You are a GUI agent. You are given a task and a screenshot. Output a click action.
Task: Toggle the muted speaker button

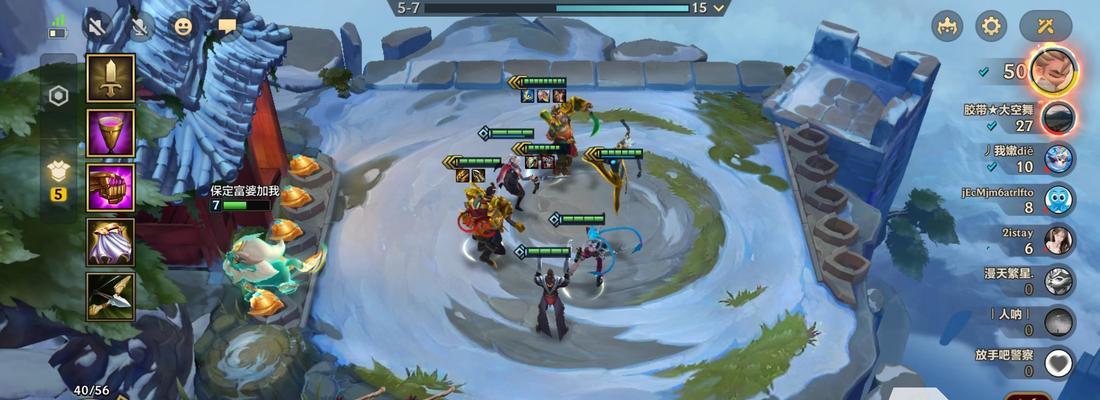[97, 27]
